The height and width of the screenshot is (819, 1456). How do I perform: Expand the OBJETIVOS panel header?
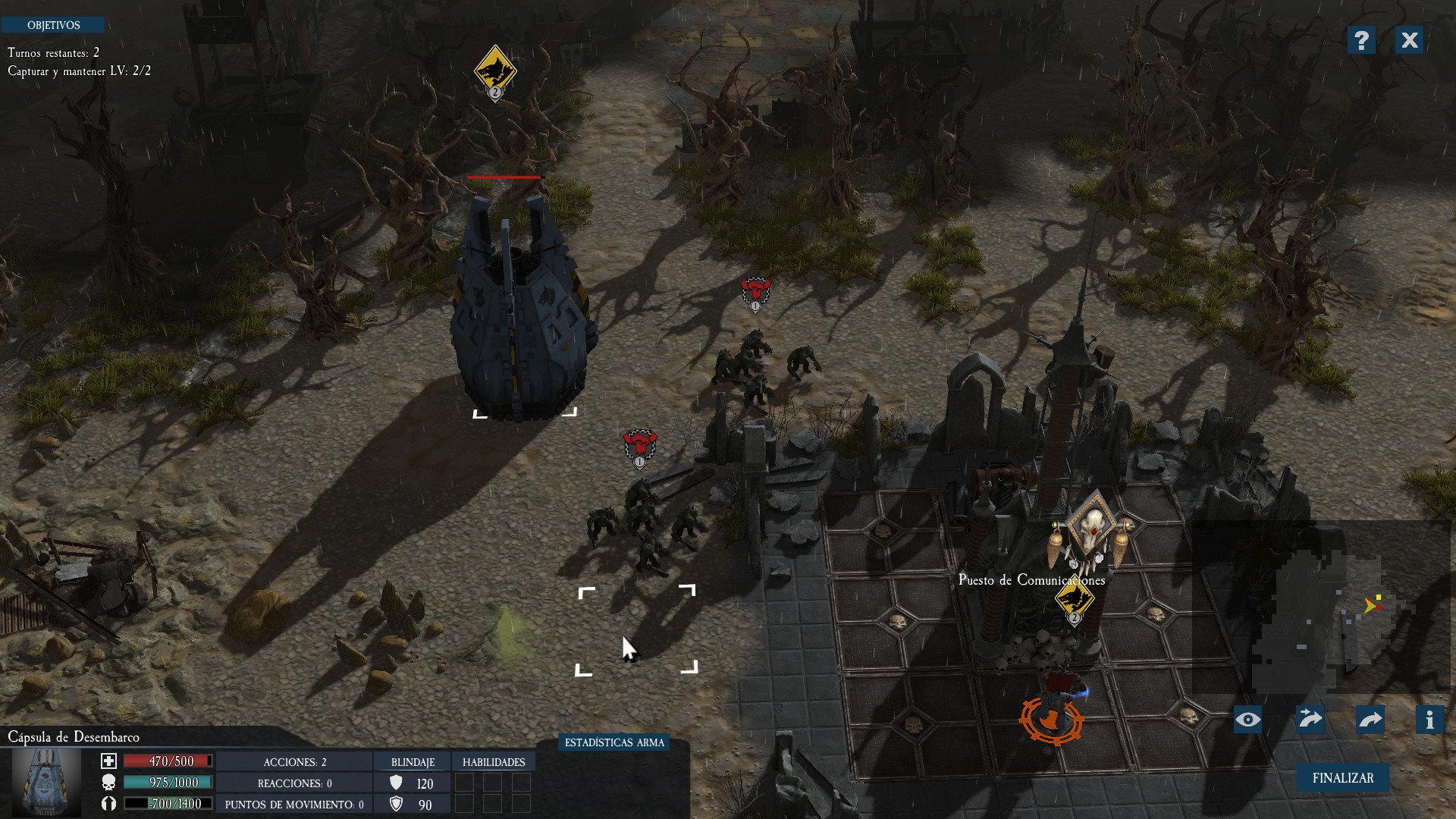(54, 25)
